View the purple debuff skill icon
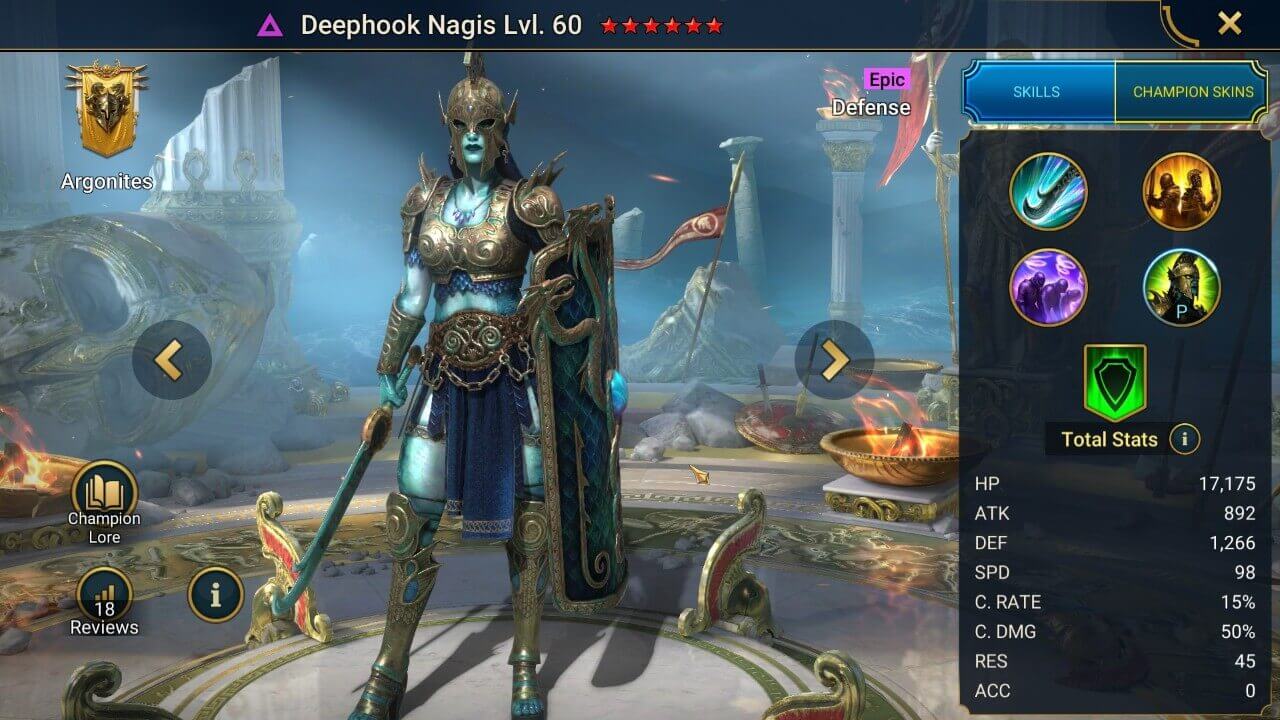 1049,288
